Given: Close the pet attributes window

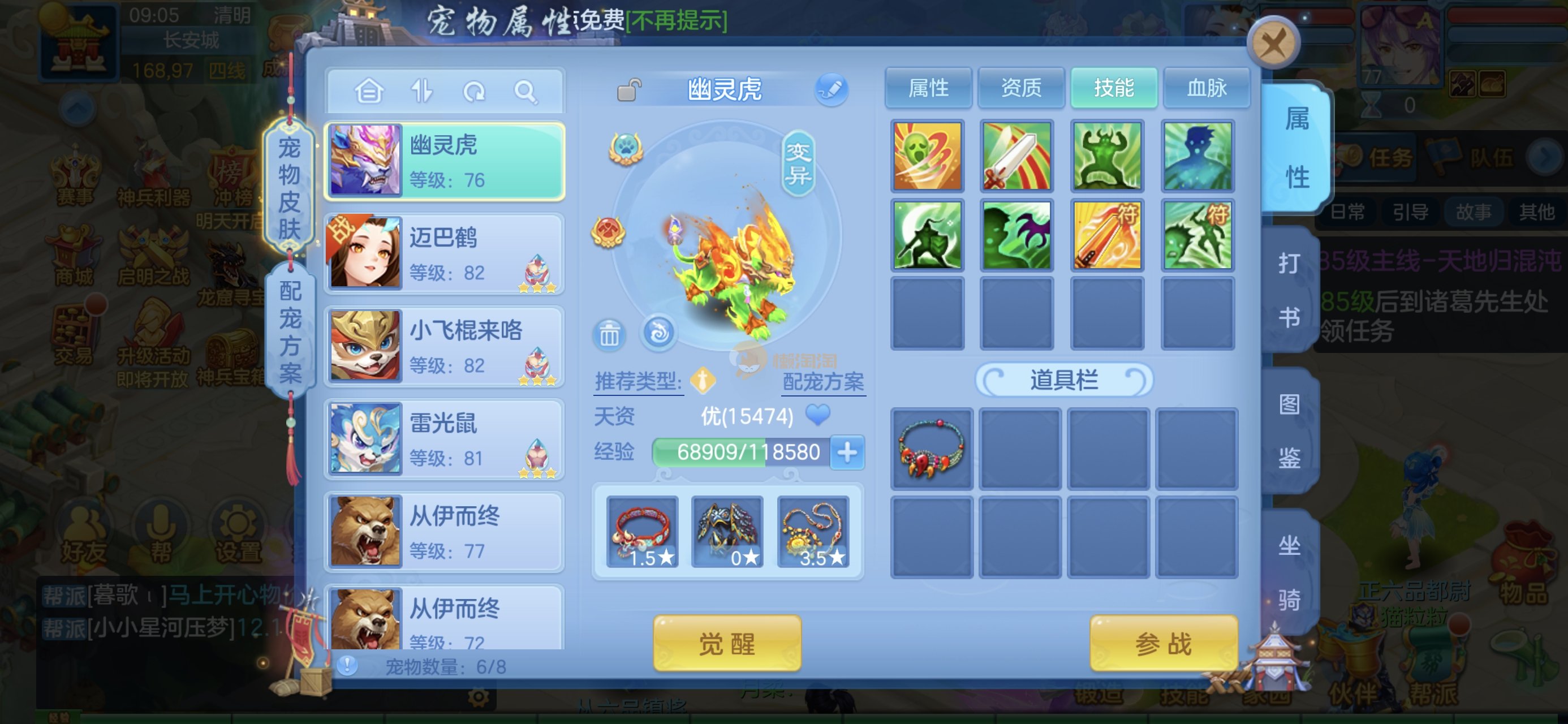Looking at the screenshot, I should click(x=1273, y=43).
